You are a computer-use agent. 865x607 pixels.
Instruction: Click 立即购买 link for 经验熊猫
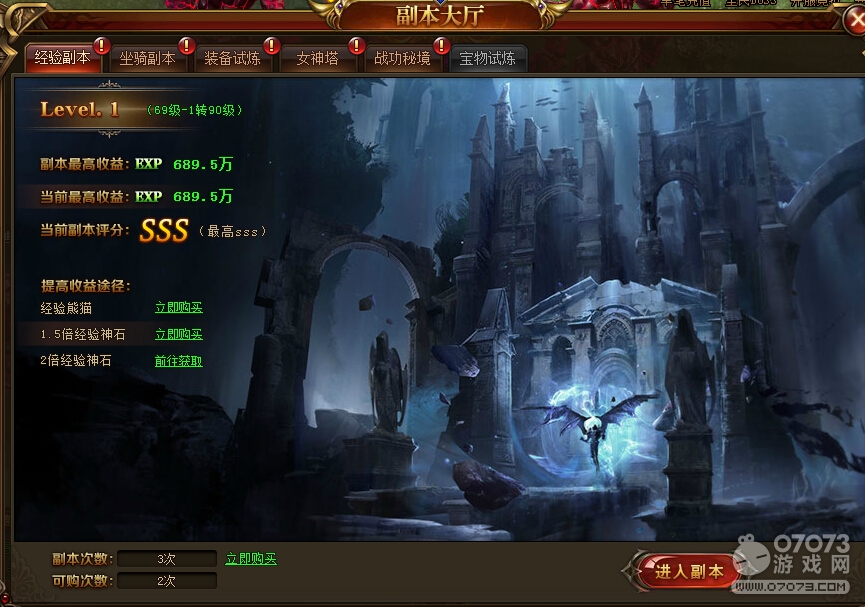tap(178, 307)
